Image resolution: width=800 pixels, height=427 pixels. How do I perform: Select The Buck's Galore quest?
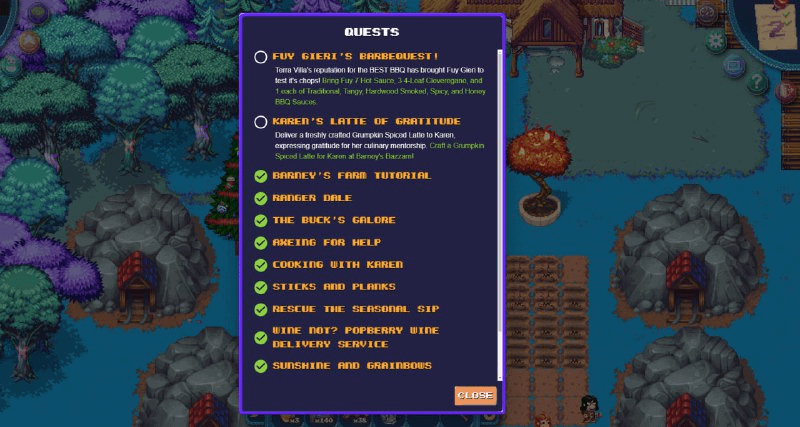click(333, 220)
